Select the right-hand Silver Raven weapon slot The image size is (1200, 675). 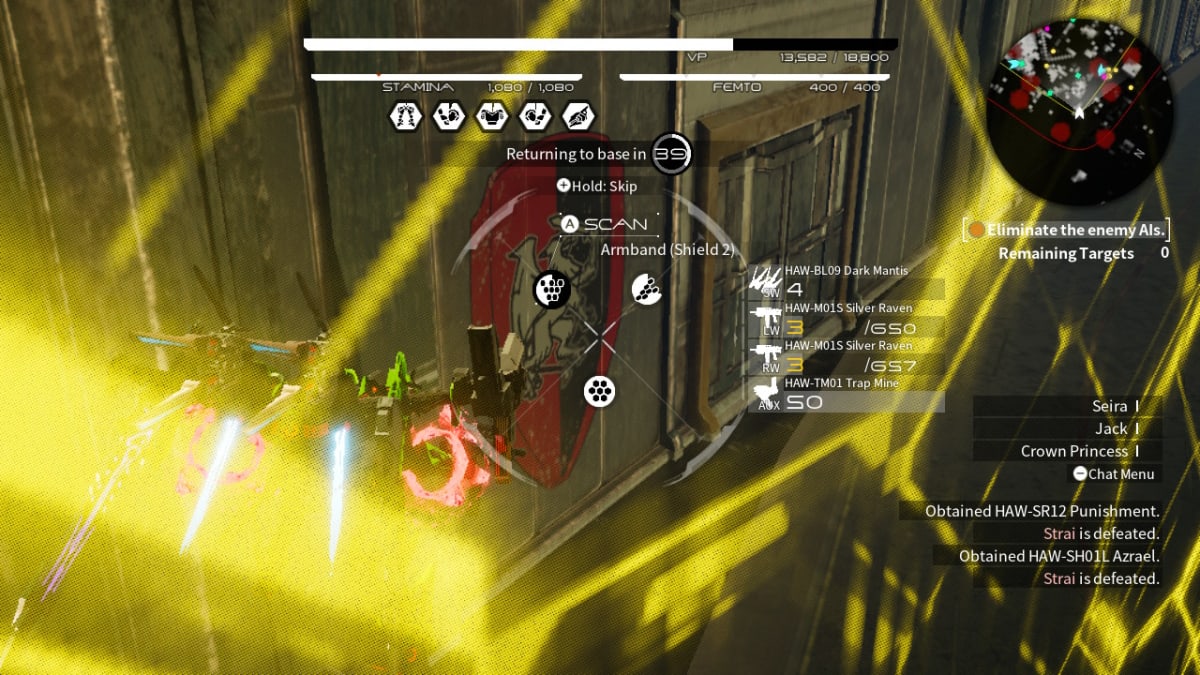[846, 357]
